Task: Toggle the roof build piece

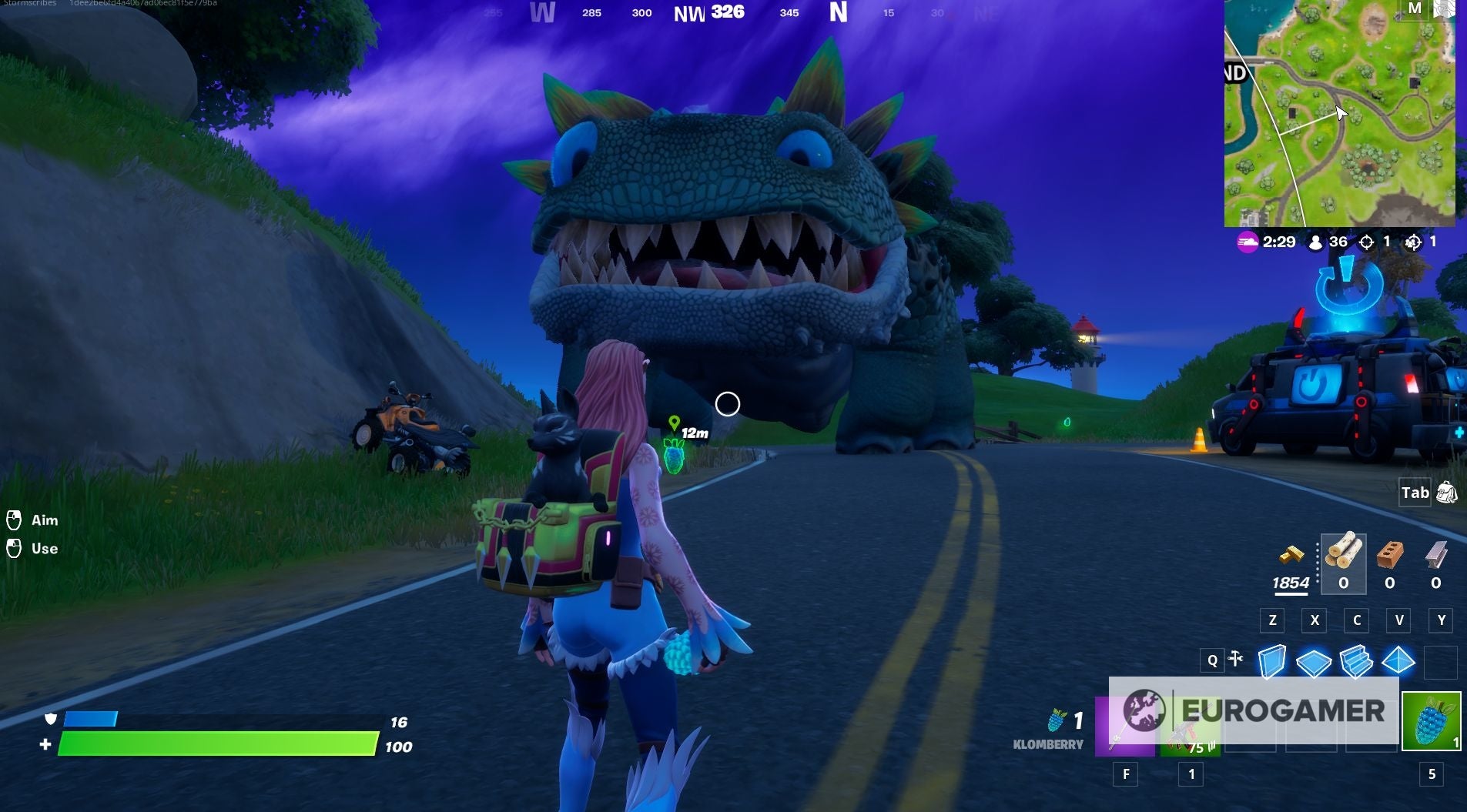Action: coord(1400,660)
